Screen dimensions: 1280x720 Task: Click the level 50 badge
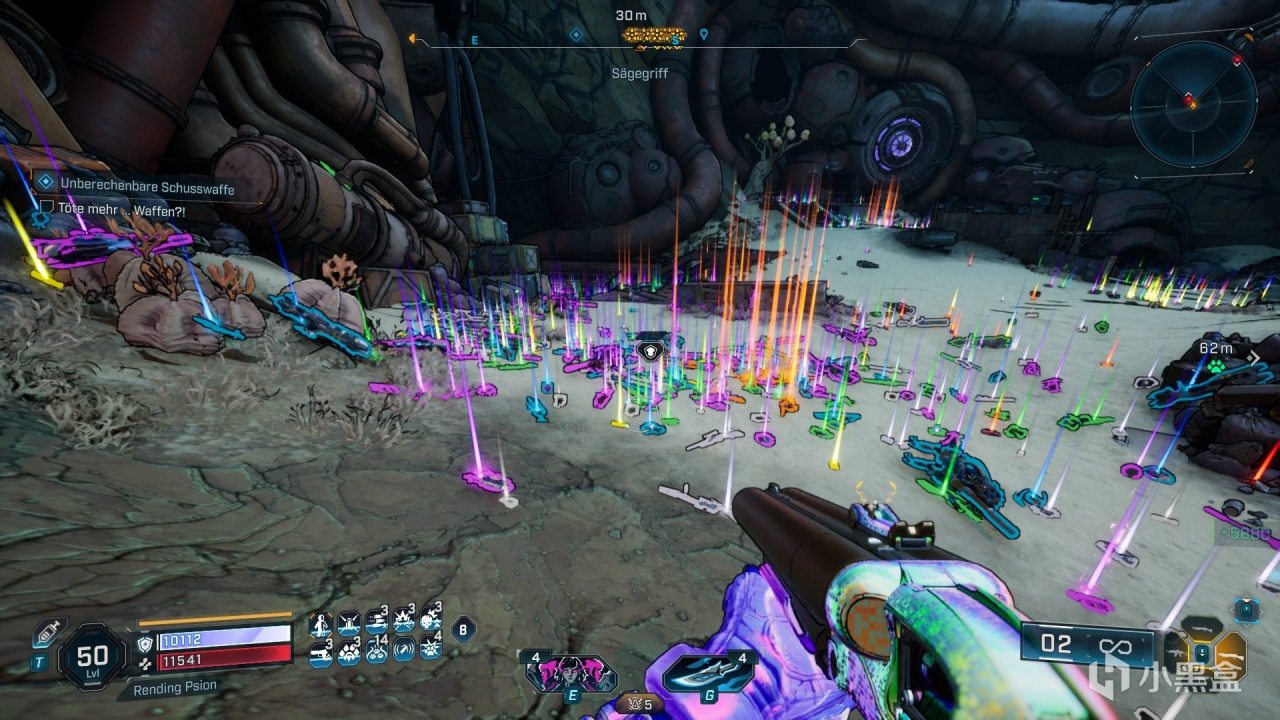click(92, 657)
